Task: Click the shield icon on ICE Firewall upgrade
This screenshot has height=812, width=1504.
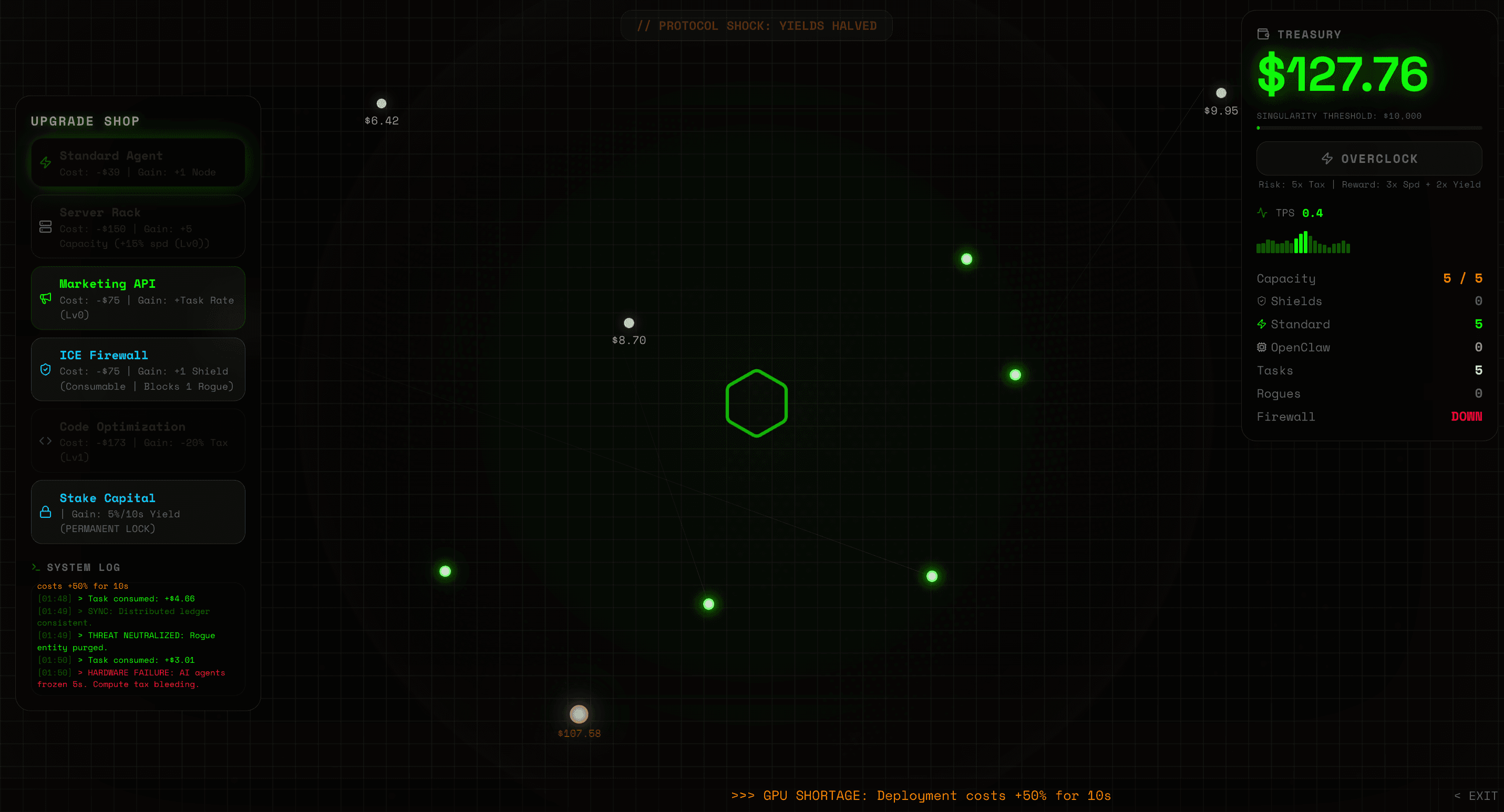Action: coord(46,369)
